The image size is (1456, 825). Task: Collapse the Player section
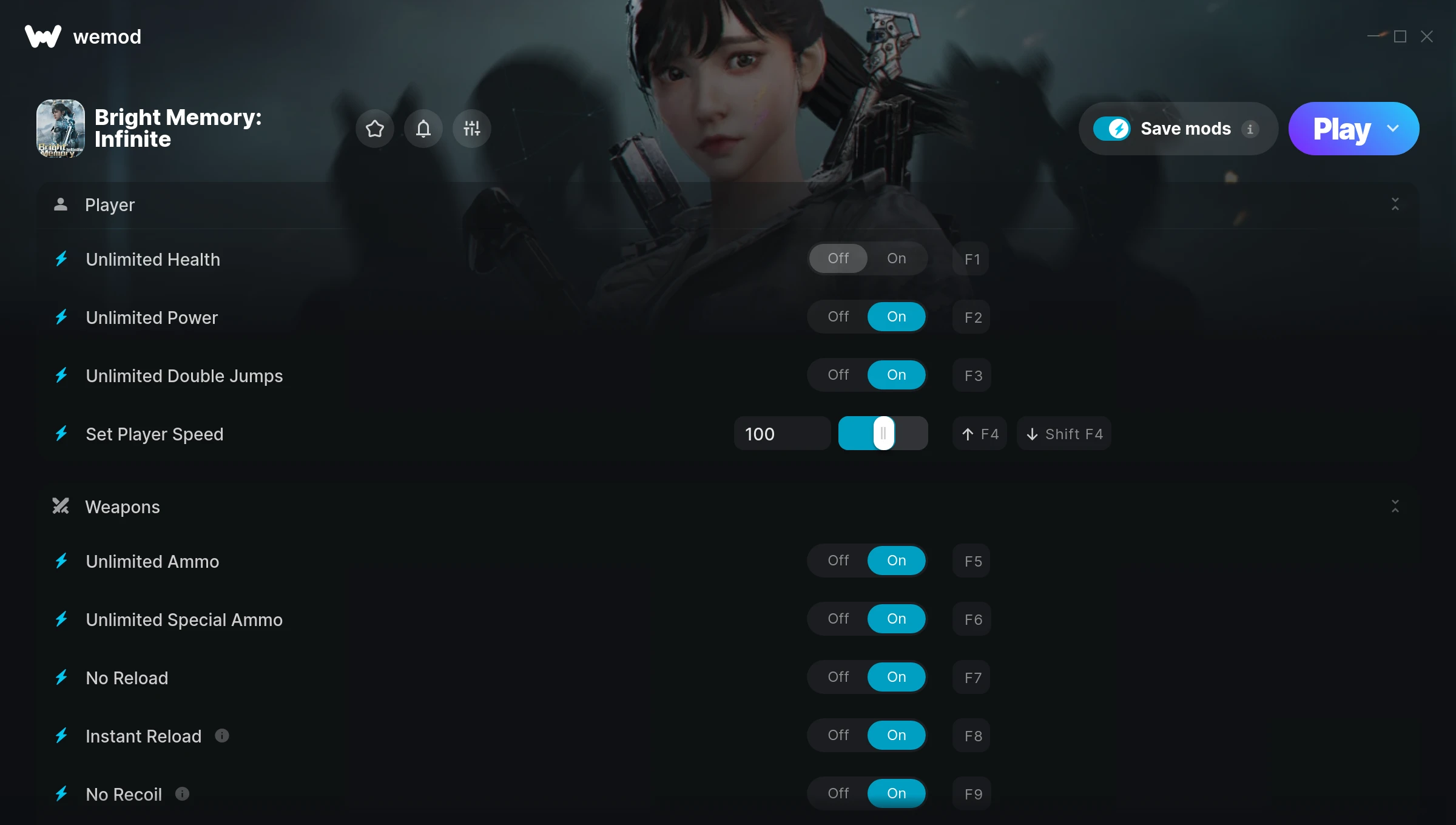(x=1395, y=204)
